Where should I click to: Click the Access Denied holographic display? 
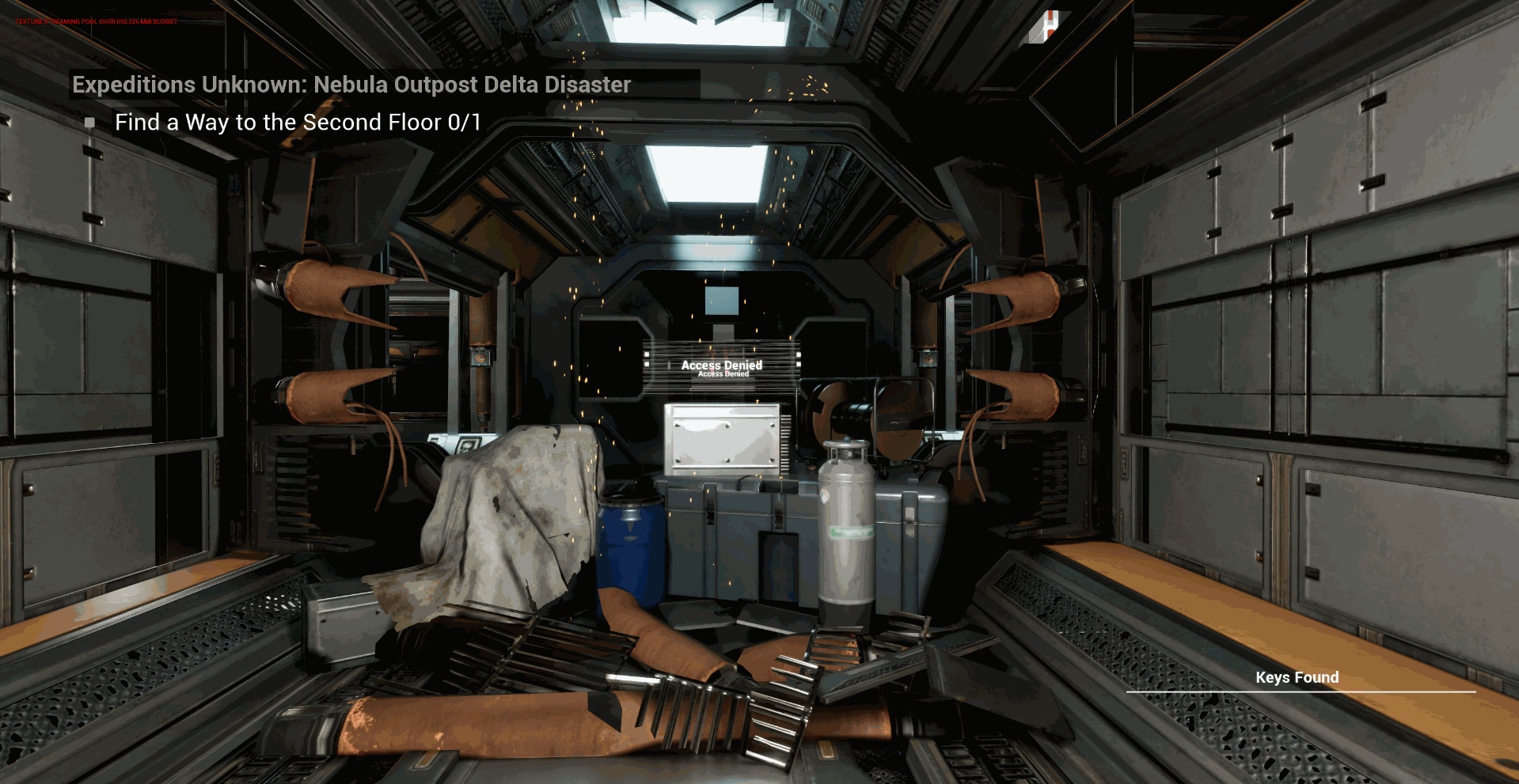[722, 365]
